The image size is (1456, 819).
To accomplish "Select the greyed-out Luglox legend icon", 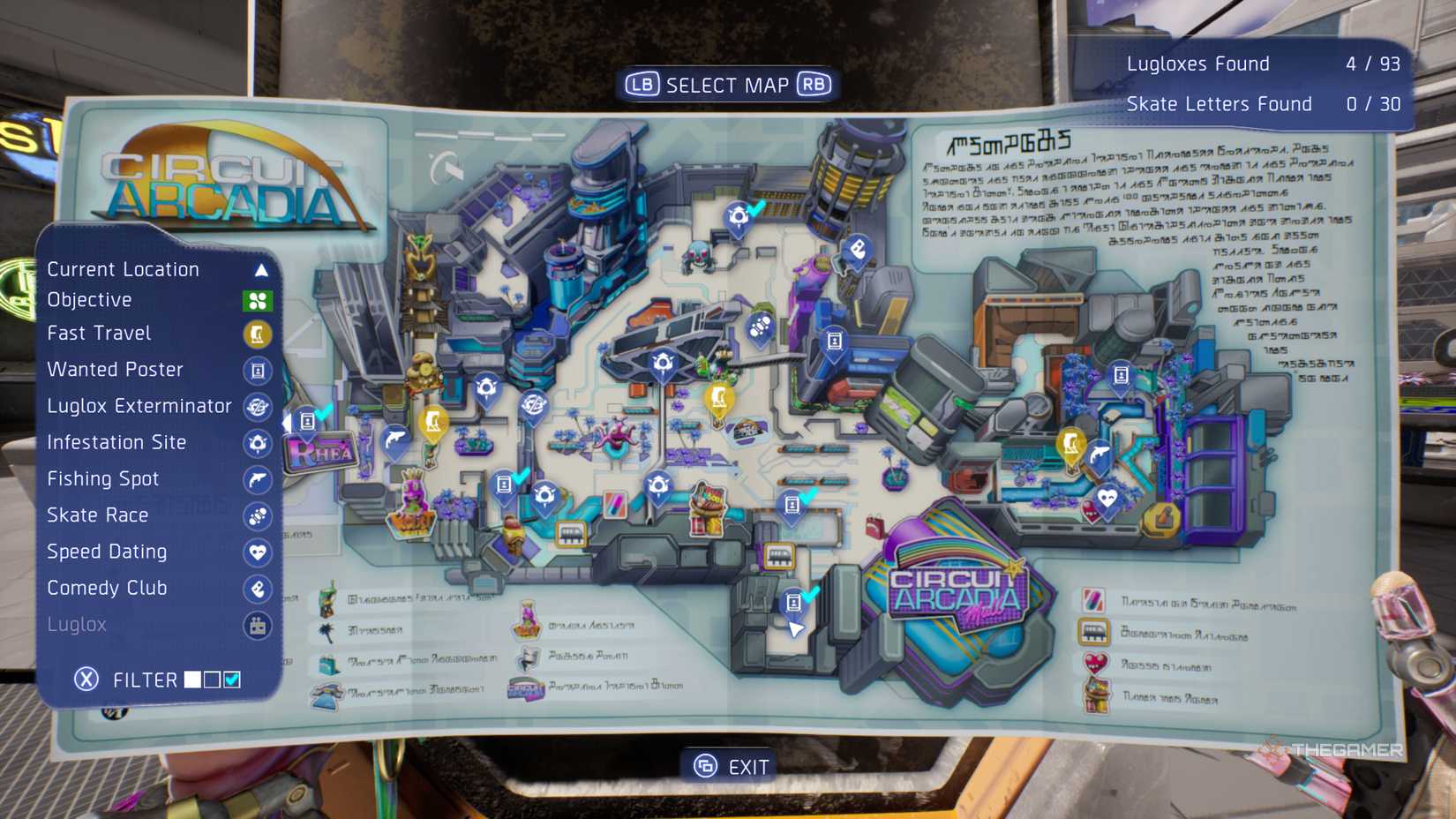I will point(259,625).
